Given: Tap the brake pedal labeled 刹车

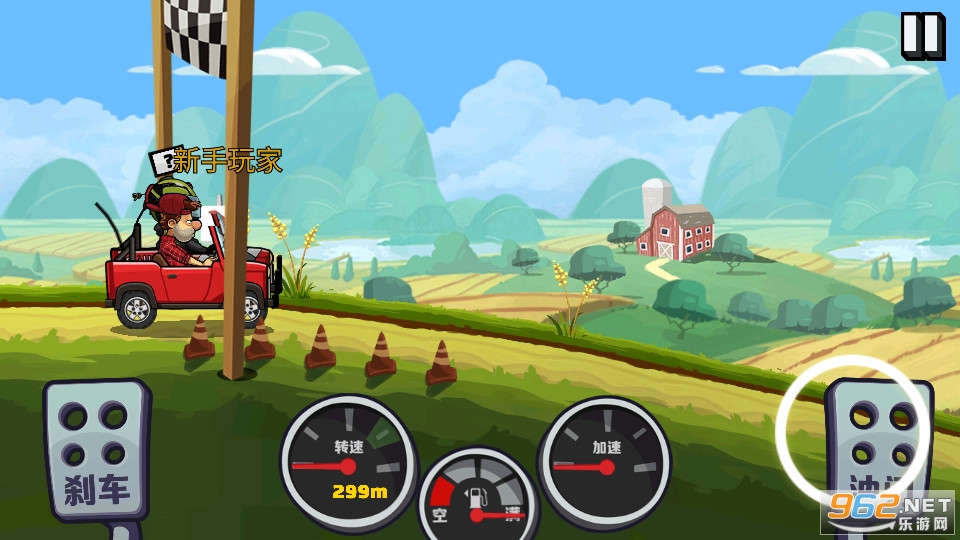Looking at the screenshot, I should tap(95, 448).
